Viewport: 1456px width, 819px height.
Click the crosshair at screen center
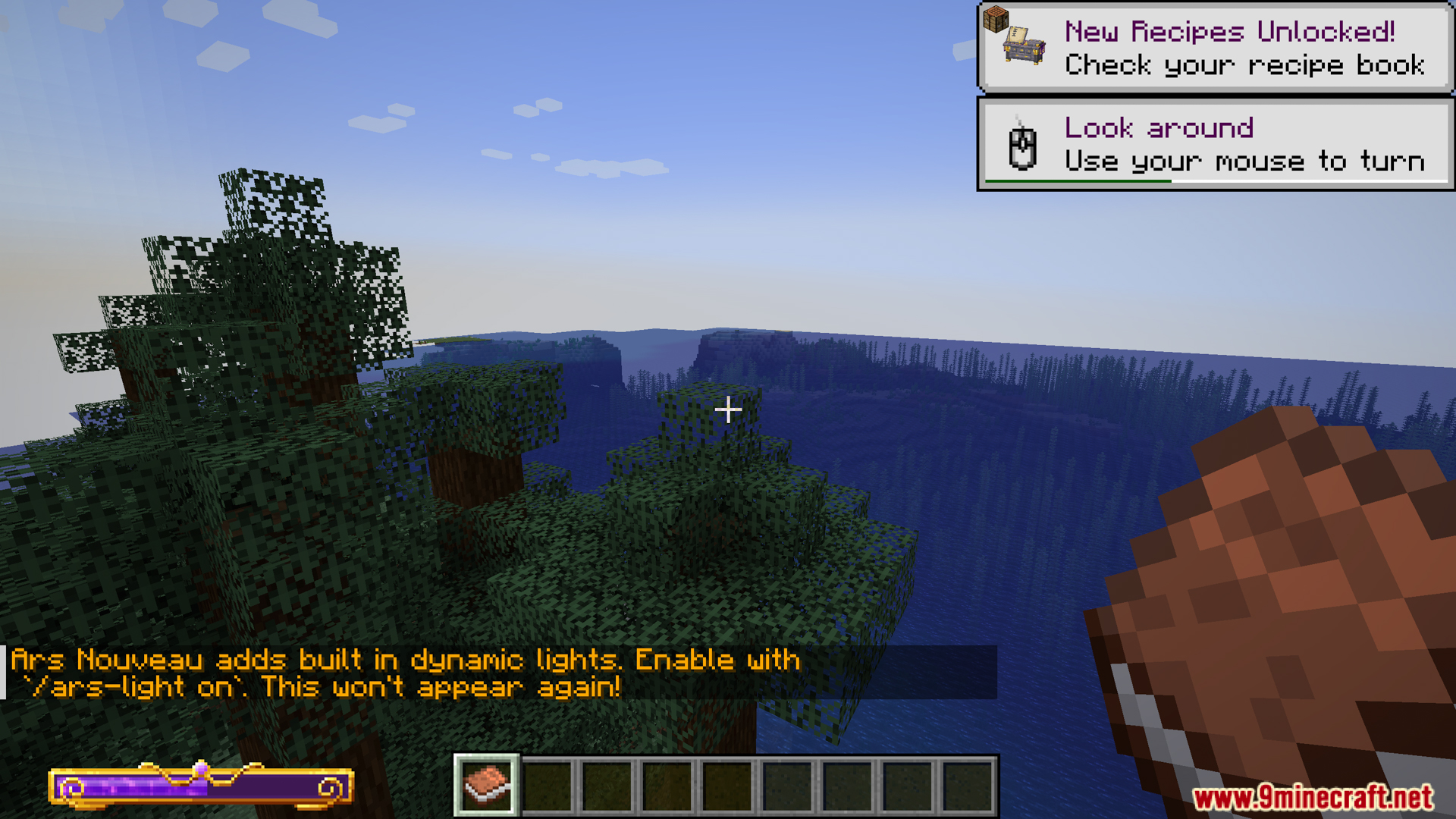[728, 409]
